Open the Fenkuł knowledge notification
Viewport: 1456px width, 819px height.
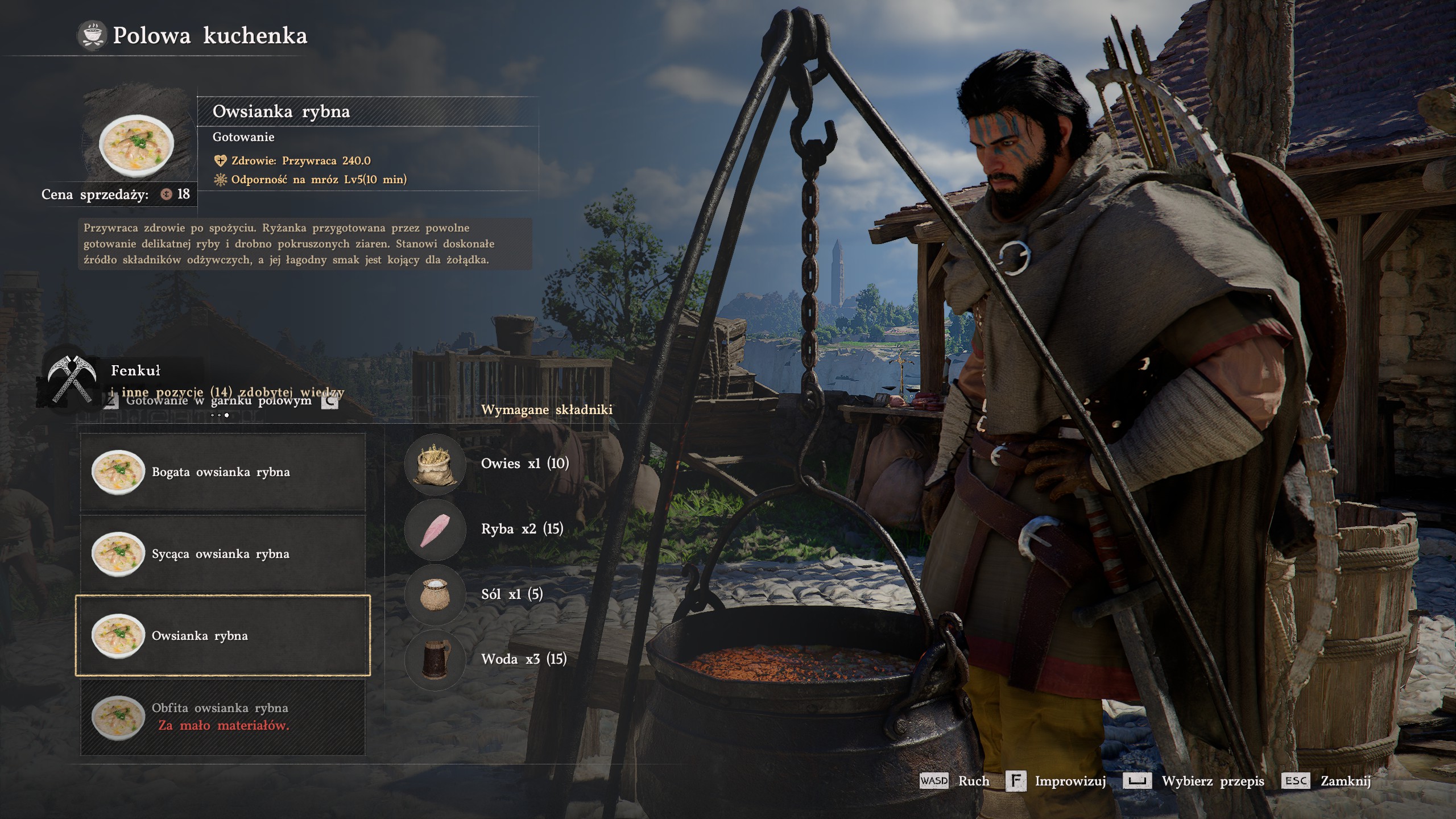point(135,371)
